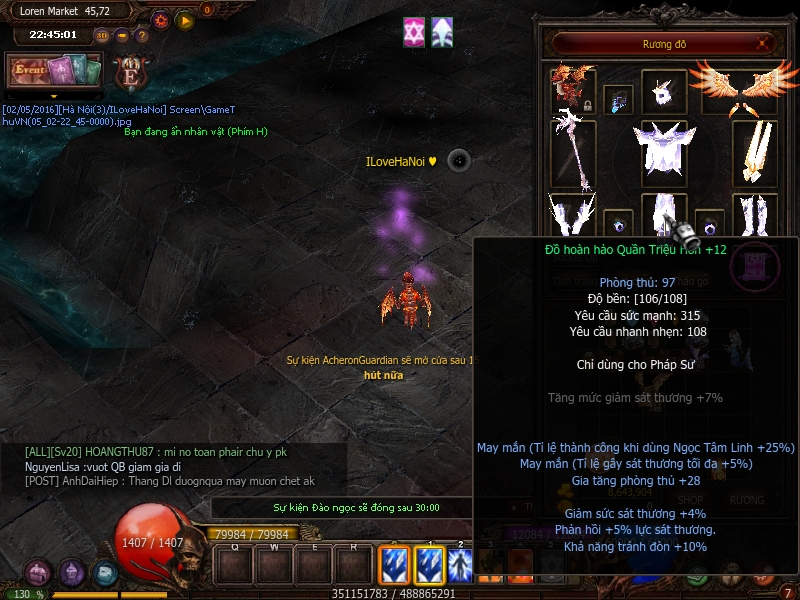This screenshot has width=800, height=600.
Task: Select the equipped white helmet slot
Action: (x=662, y=90)
